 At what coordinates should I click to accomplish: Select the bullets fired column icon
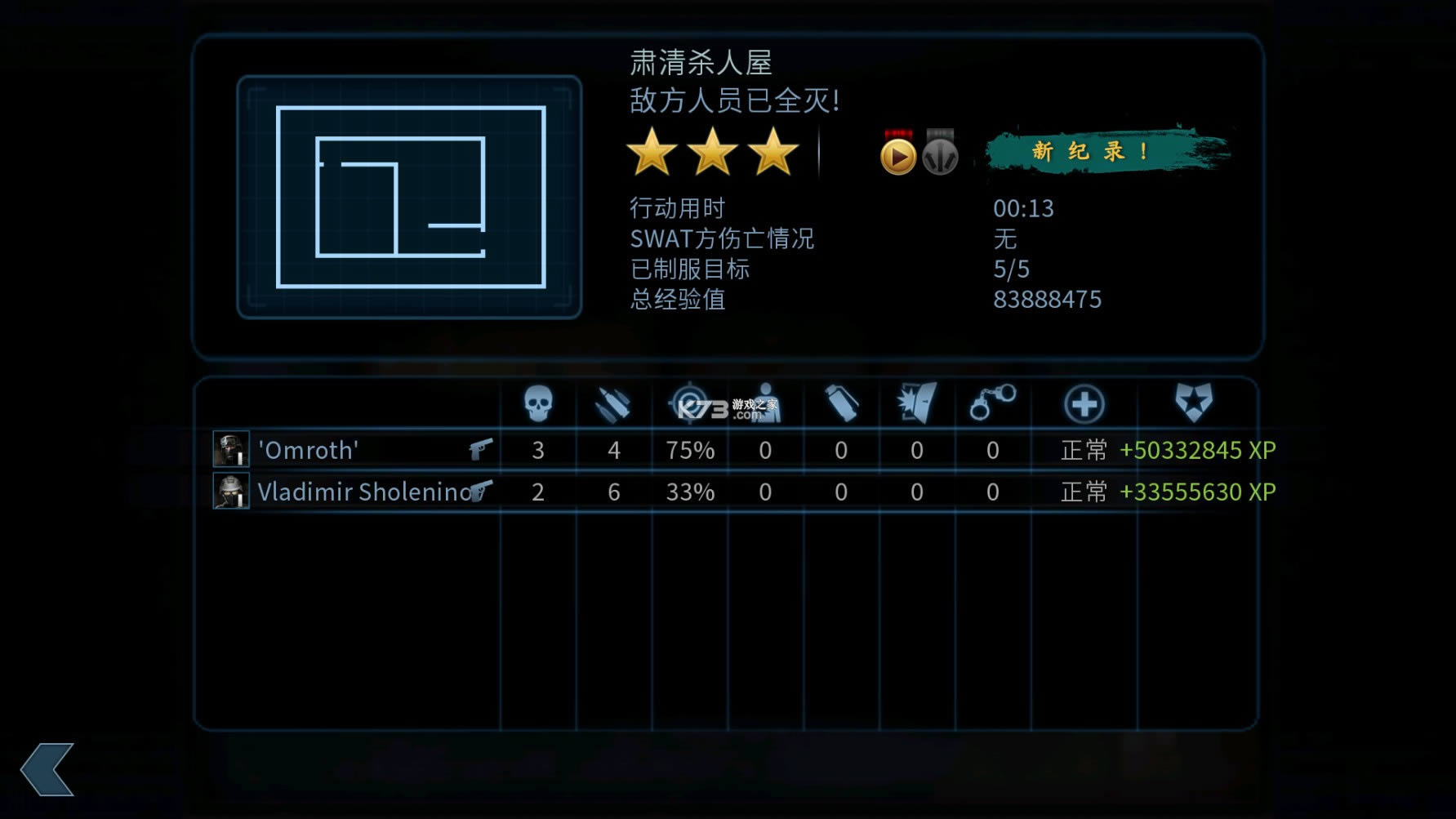point(613,403)
